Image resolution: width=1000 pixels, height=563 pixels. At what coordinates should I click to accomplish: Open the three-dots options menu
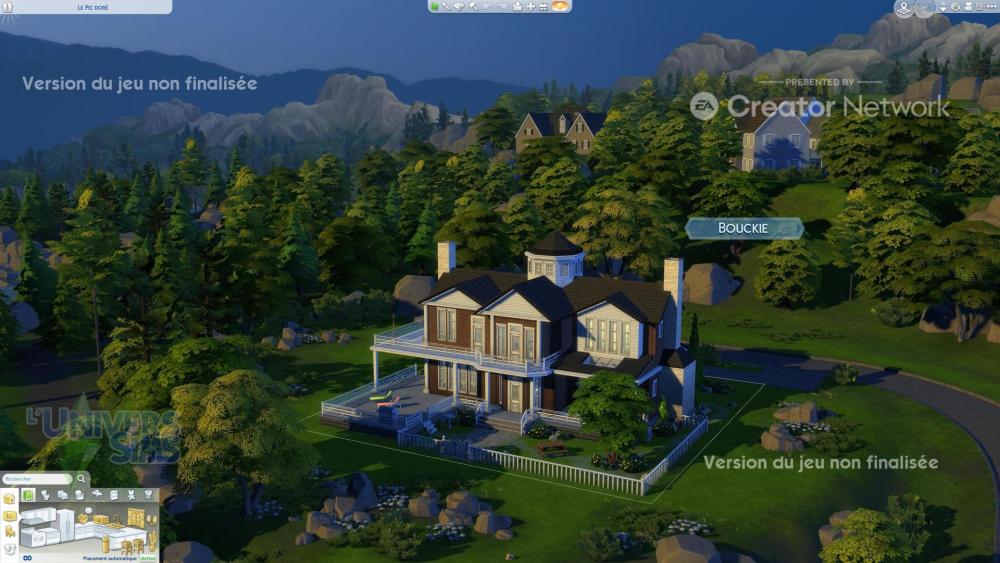click(x=990, y=7)
